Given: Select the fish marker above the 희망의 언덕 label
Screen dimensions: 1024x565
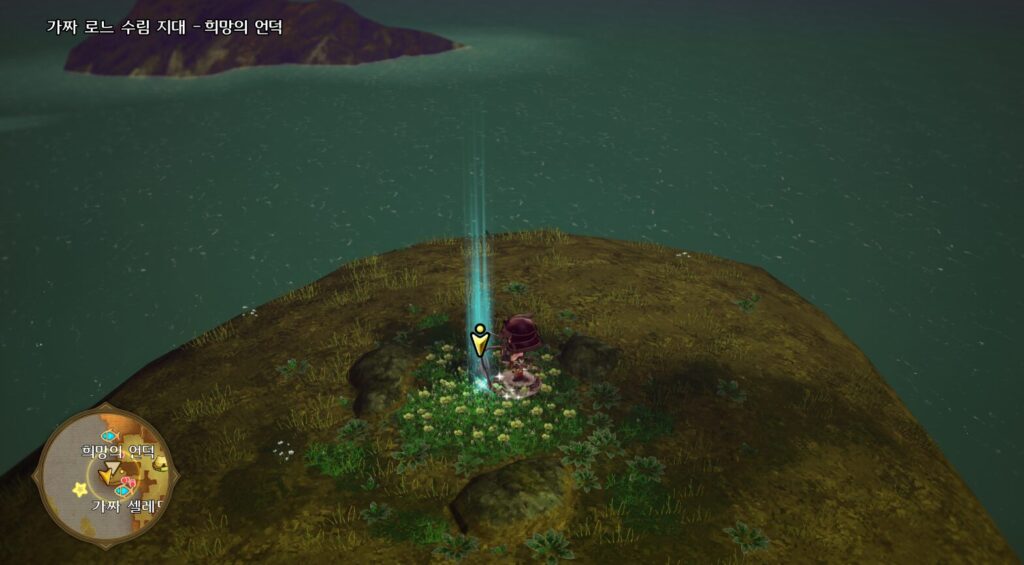Looking at the screenshot, I should tap(109, 436).
